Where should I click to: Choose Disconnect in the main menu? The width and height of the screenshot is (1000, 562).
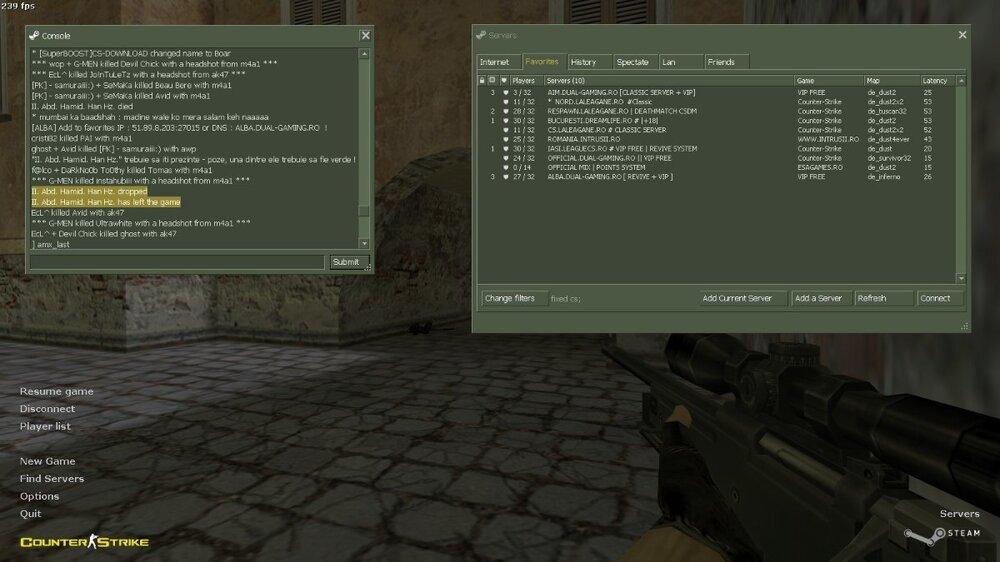click(x=47, y=409)
